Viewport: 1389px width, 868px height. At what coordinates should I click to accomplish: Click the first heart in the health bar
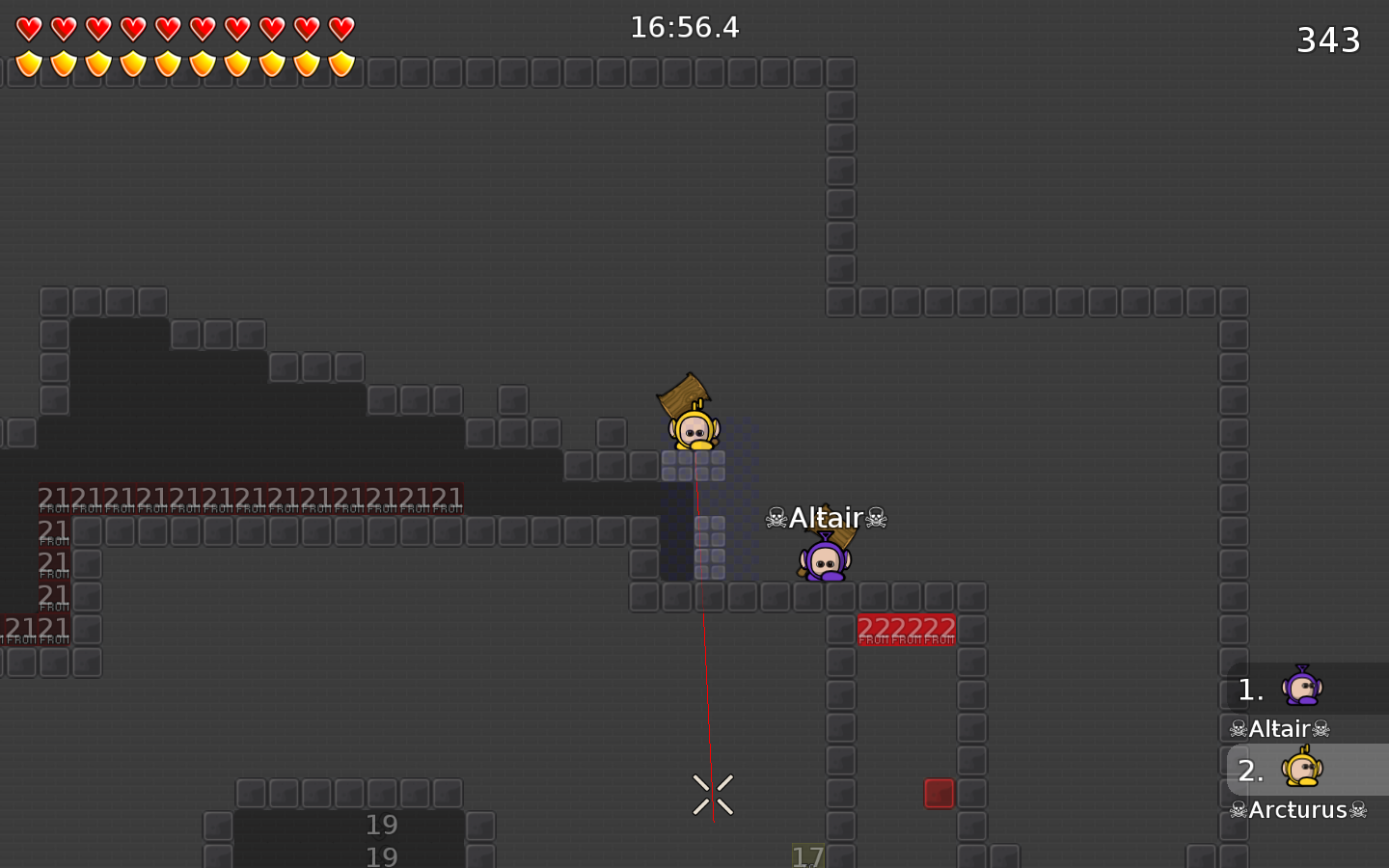pos(29,27)
